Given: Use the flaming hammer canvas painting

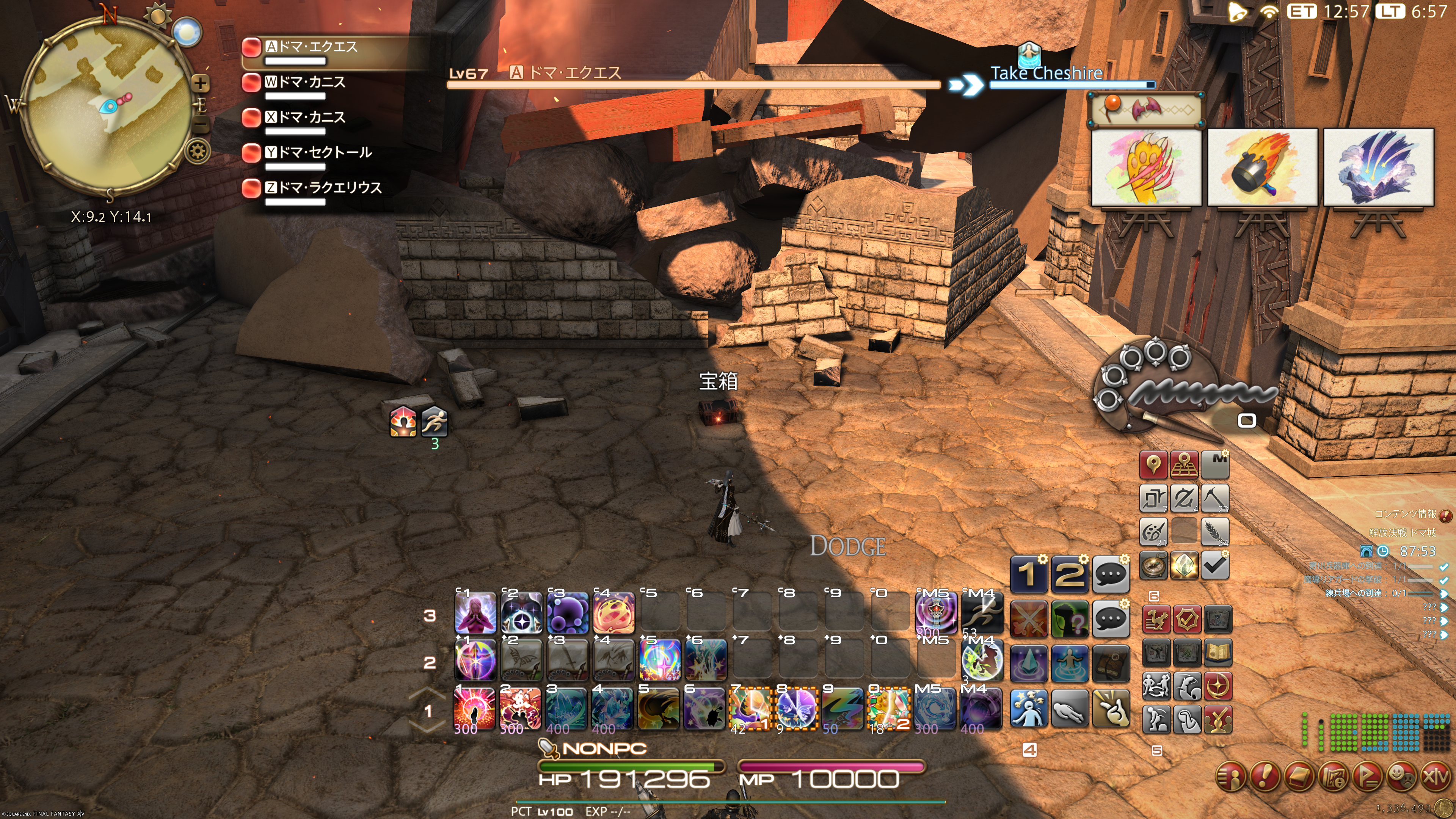Looking at the screenshot, I should click(x=1261, y=167).
